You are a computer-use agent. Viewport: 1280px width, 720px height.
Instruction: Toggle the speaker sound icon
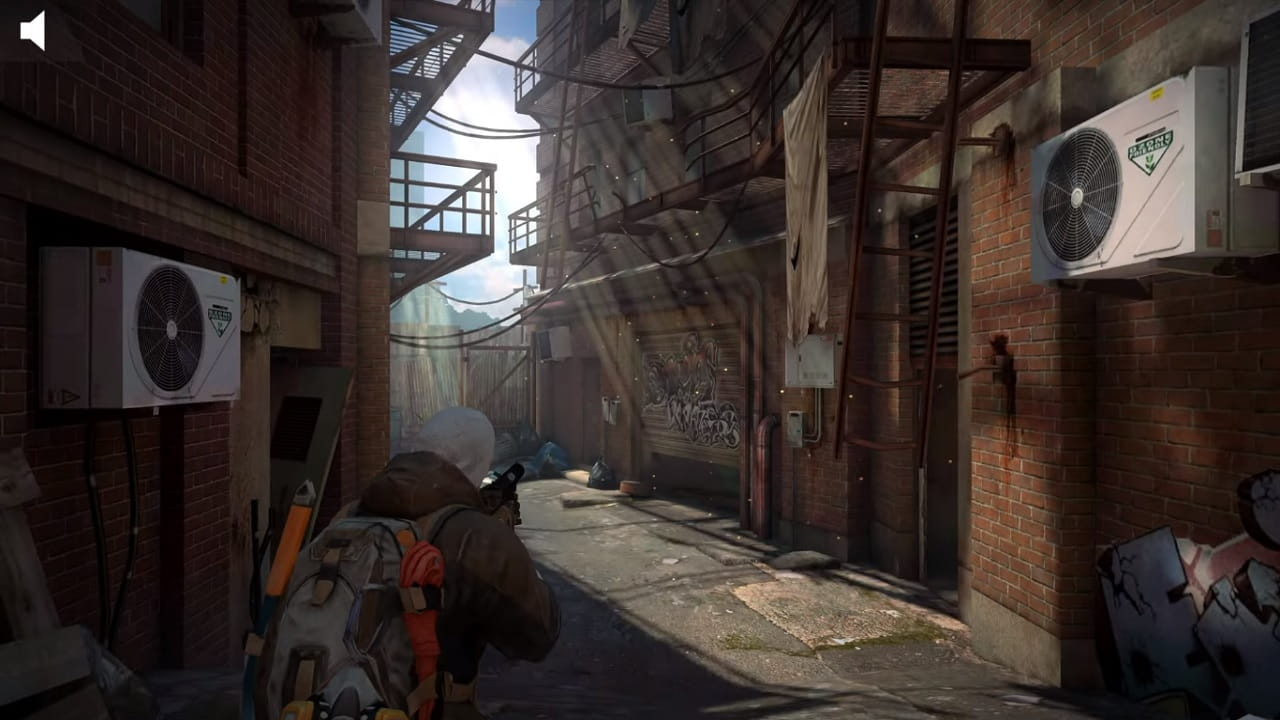click(33, 31)
